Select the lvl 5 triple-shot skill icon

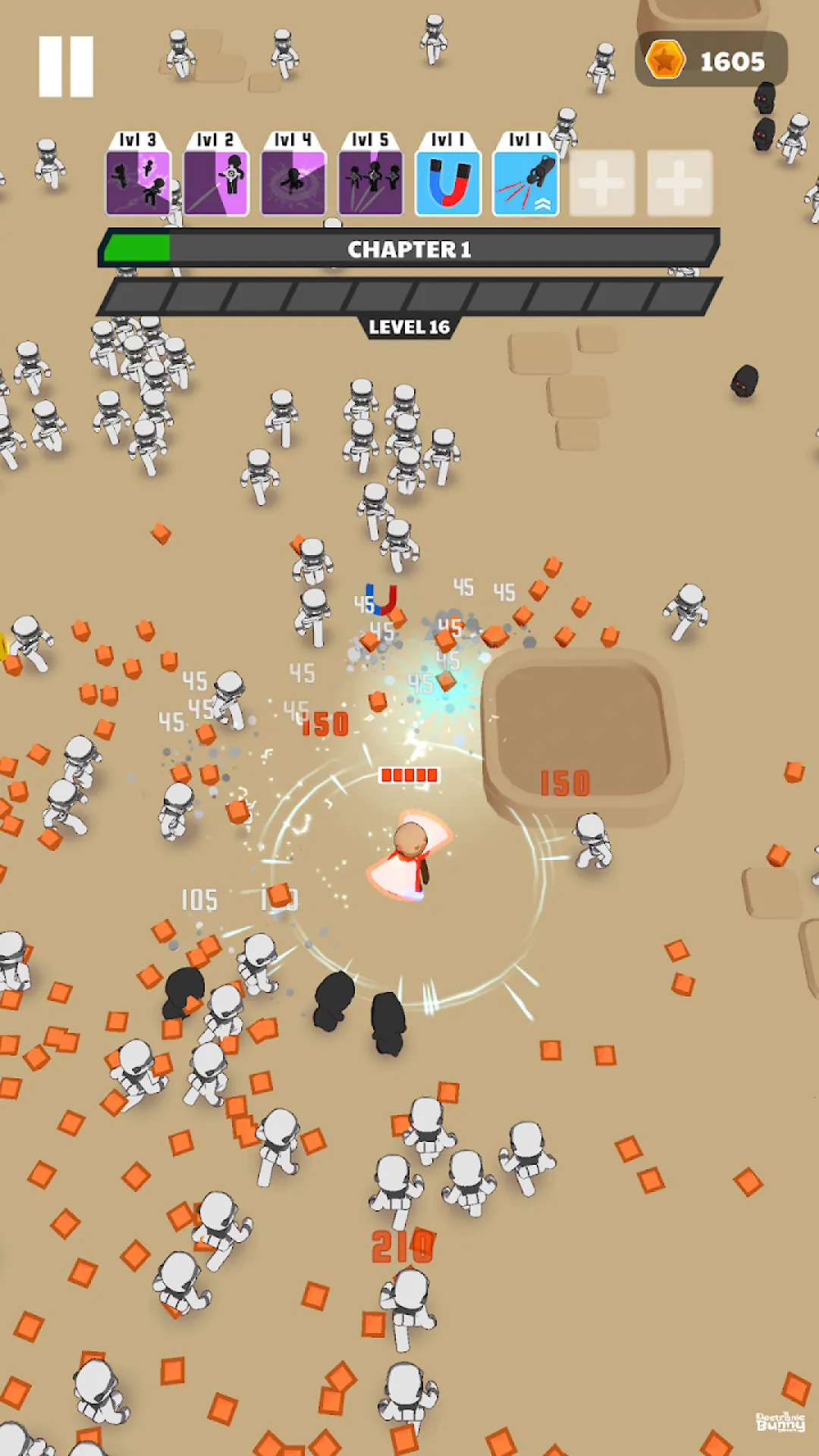(371, 182)
